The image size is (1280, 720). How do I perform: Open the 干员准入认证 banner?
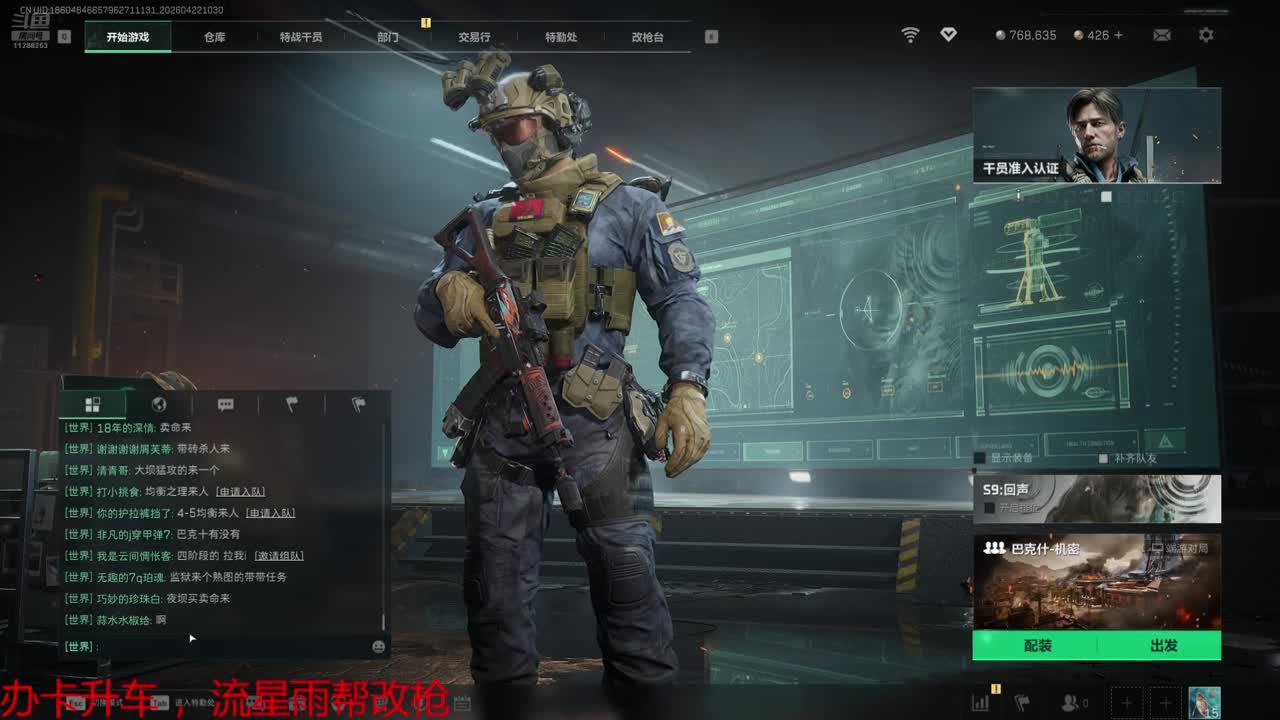[x=1096, y=135]
